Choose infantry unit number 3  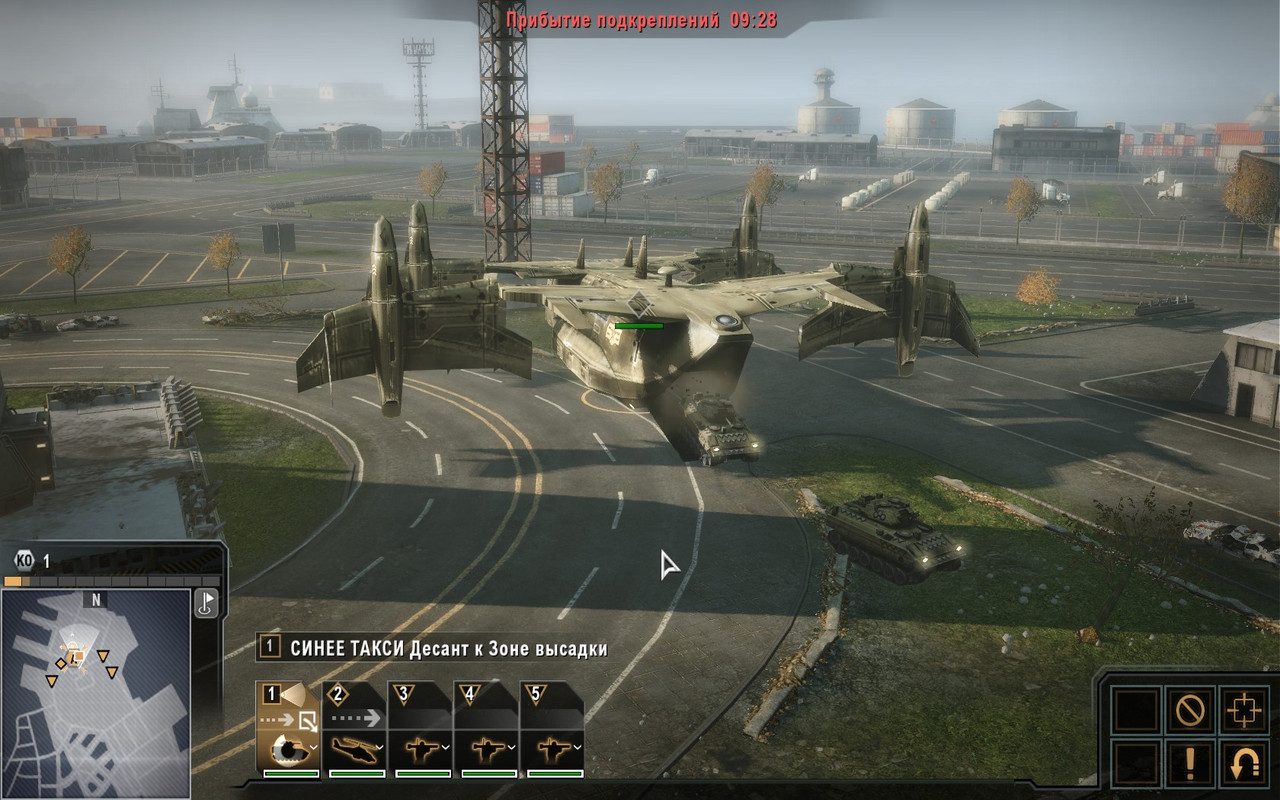pyautogui.click(x=421, y=730)
